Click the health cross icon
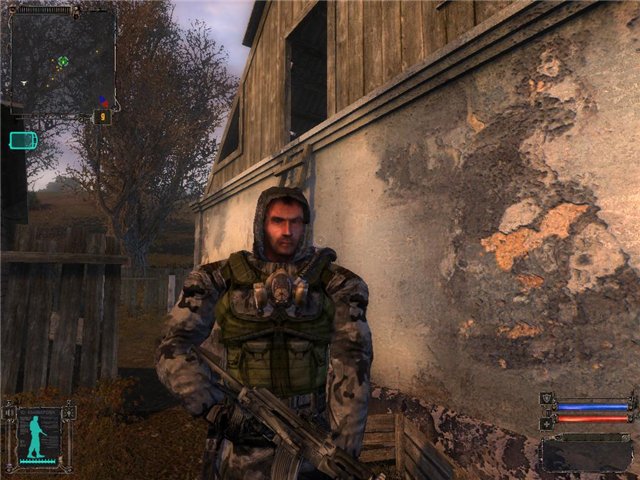This screenshot has width=640, height=480. click(546, 423)
